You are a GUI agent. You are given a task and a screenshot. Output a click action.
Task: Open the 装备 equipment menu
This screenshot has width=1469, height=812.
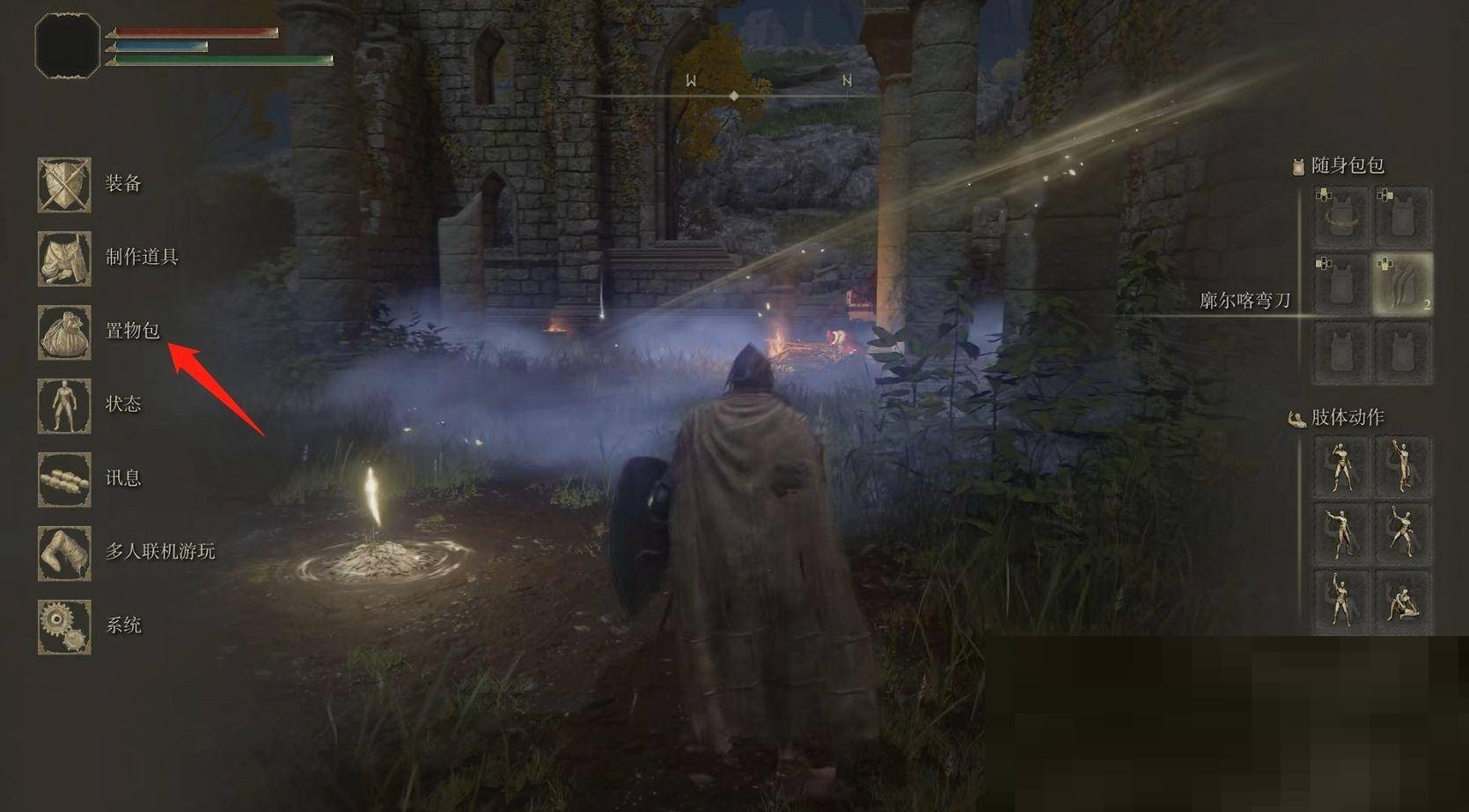(64, 185)
